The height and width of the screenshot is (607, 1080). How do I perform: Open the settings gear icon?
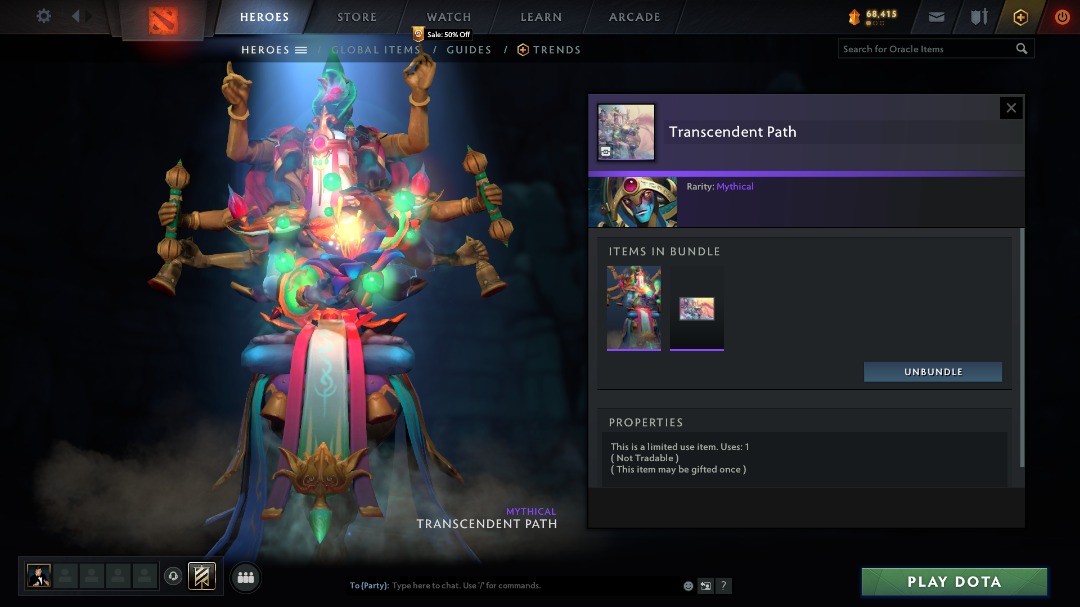pyautogui.click(x=44, y=16)
